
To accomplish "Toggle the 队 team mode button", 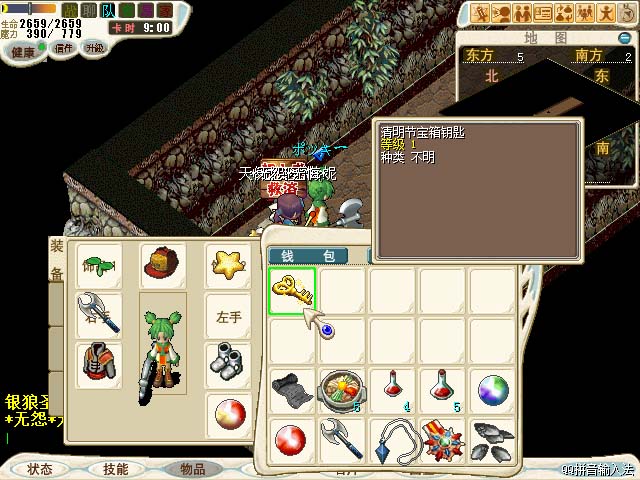I will point(108,10).
